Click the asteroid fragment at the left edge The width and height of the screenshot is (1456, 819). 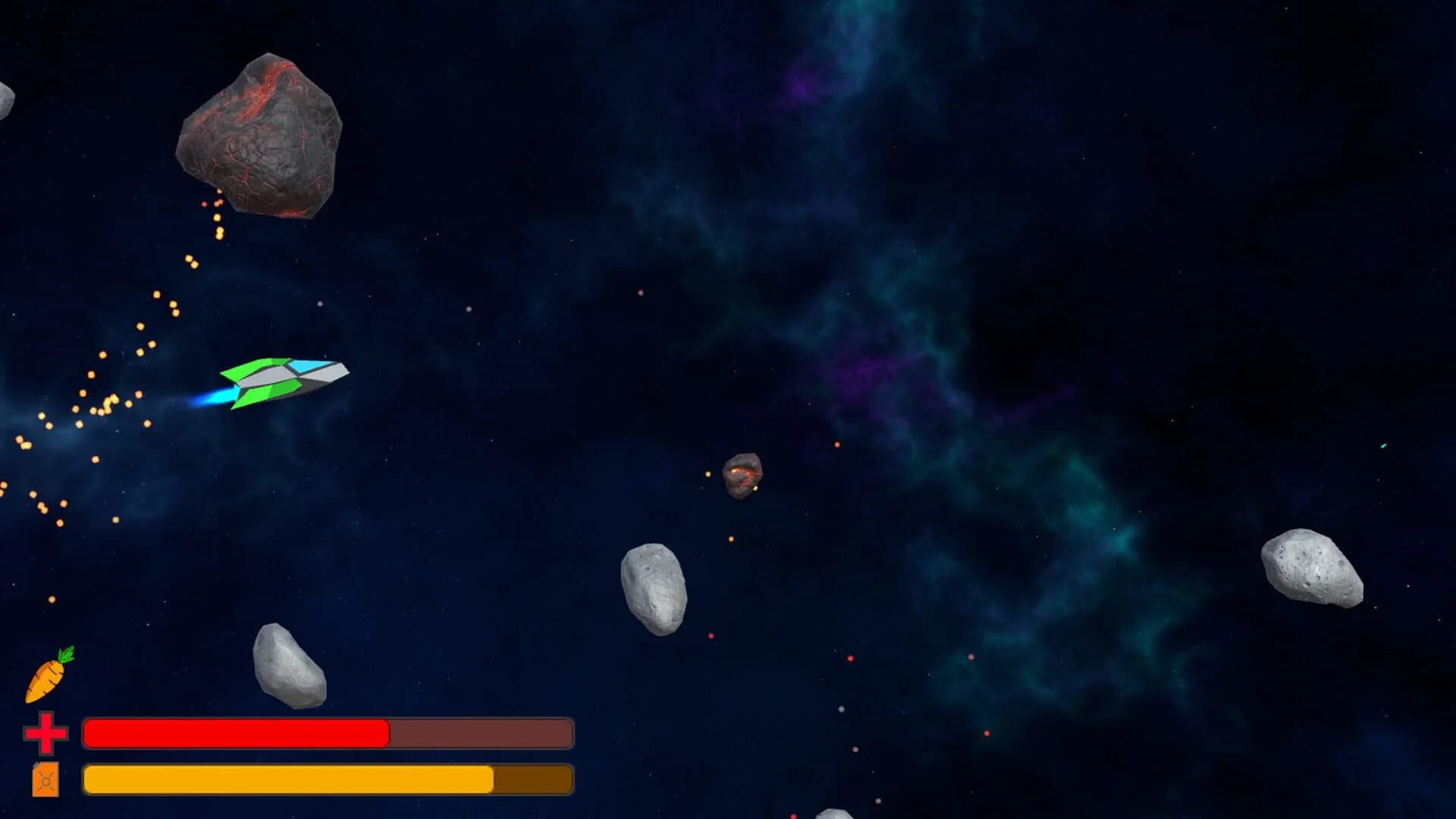6,99
